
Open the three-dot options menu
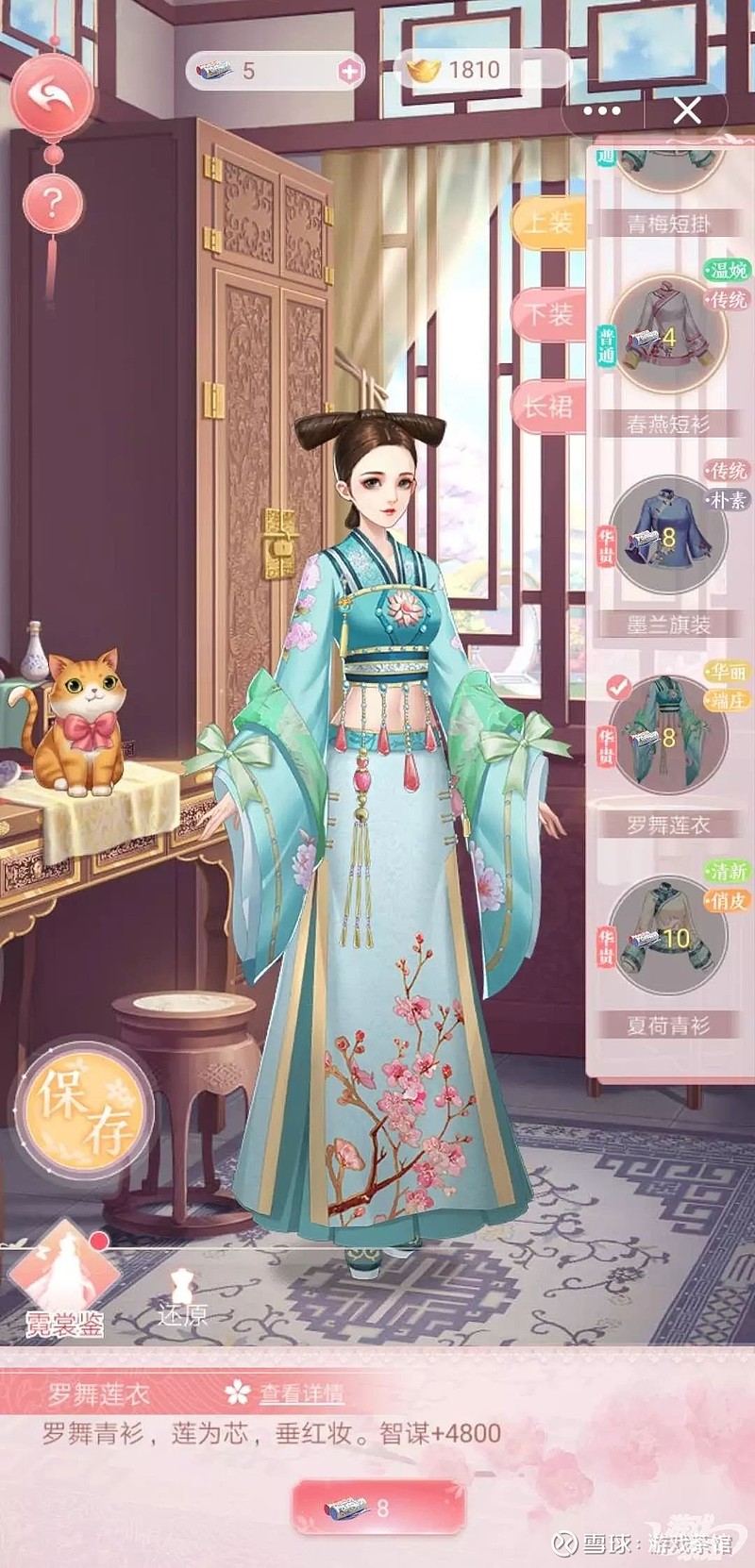(603, 111)
